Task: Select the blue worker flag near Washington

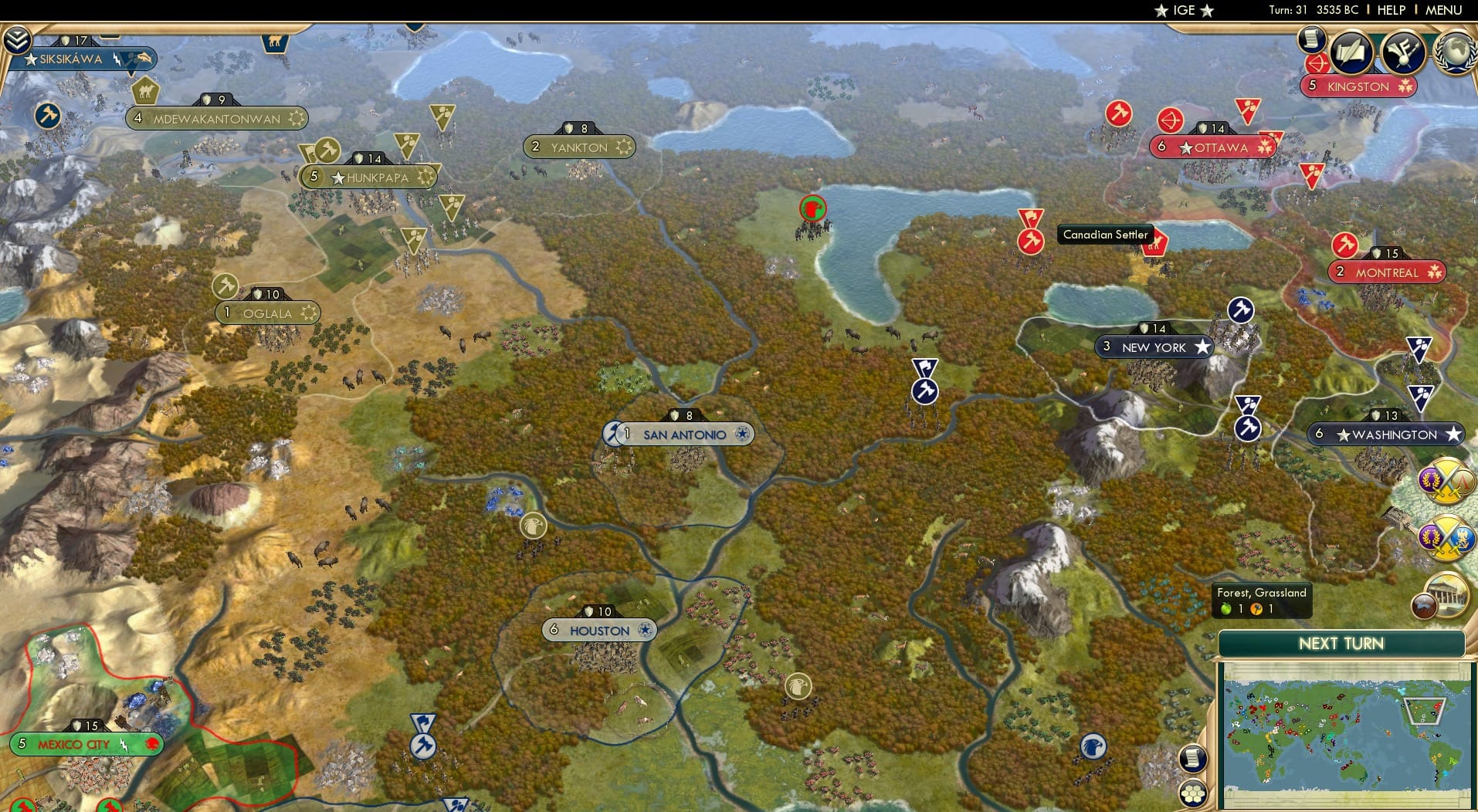Action: tap(1249, 426)
